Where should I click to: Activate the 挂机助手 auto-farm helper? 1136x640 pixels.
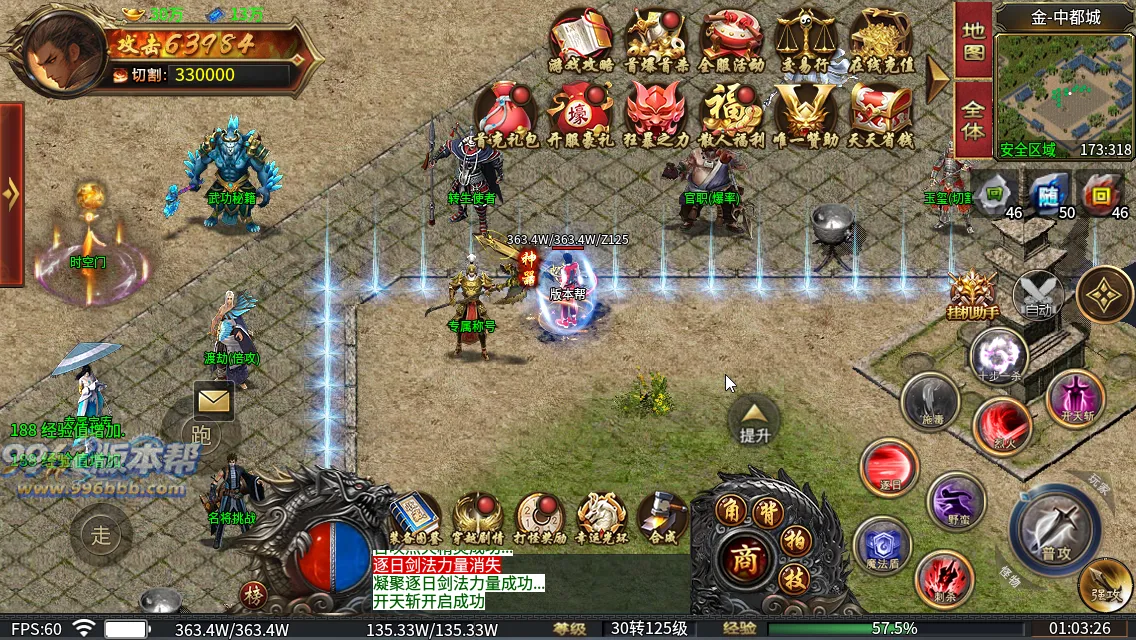tap(972, 295)
